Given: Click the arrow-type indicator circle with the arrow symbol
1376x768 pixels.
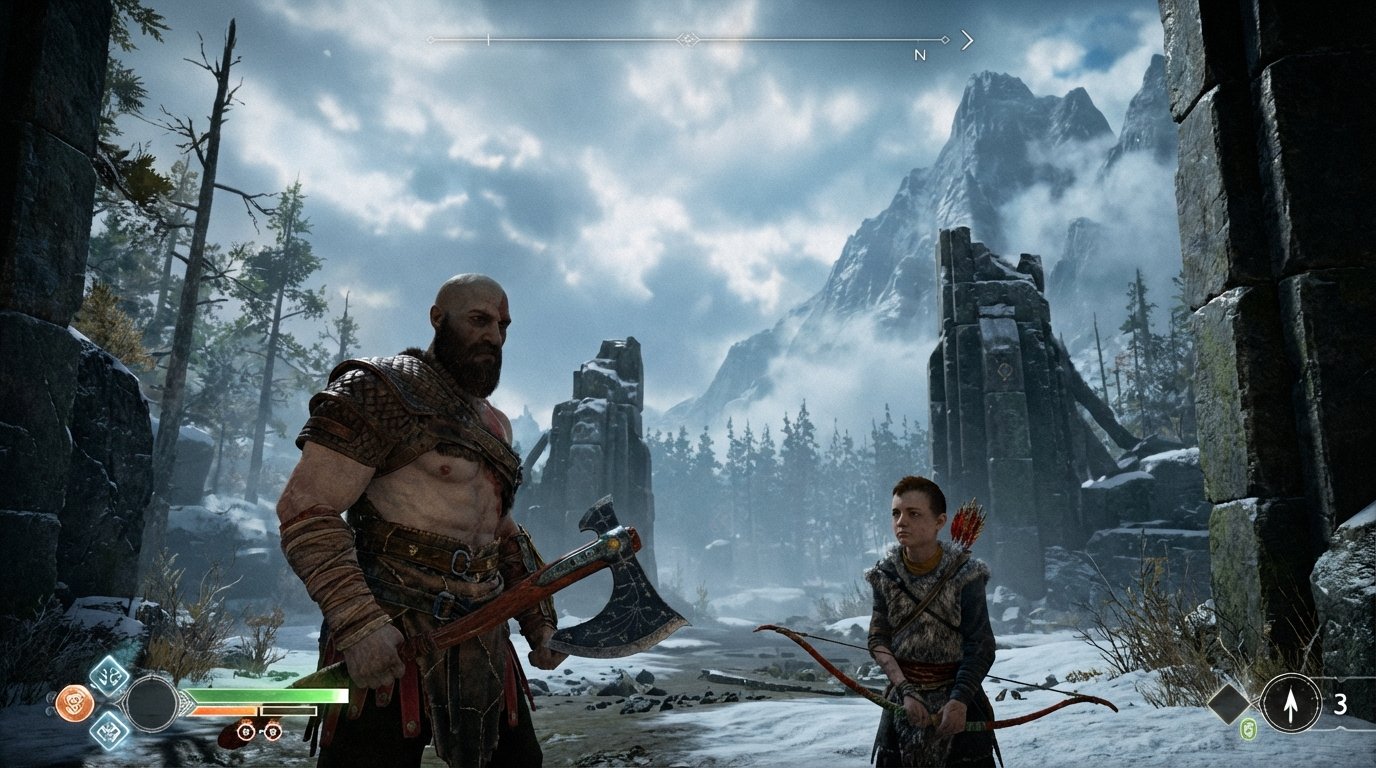Looking at the screenshot, I should point(1290,704).
